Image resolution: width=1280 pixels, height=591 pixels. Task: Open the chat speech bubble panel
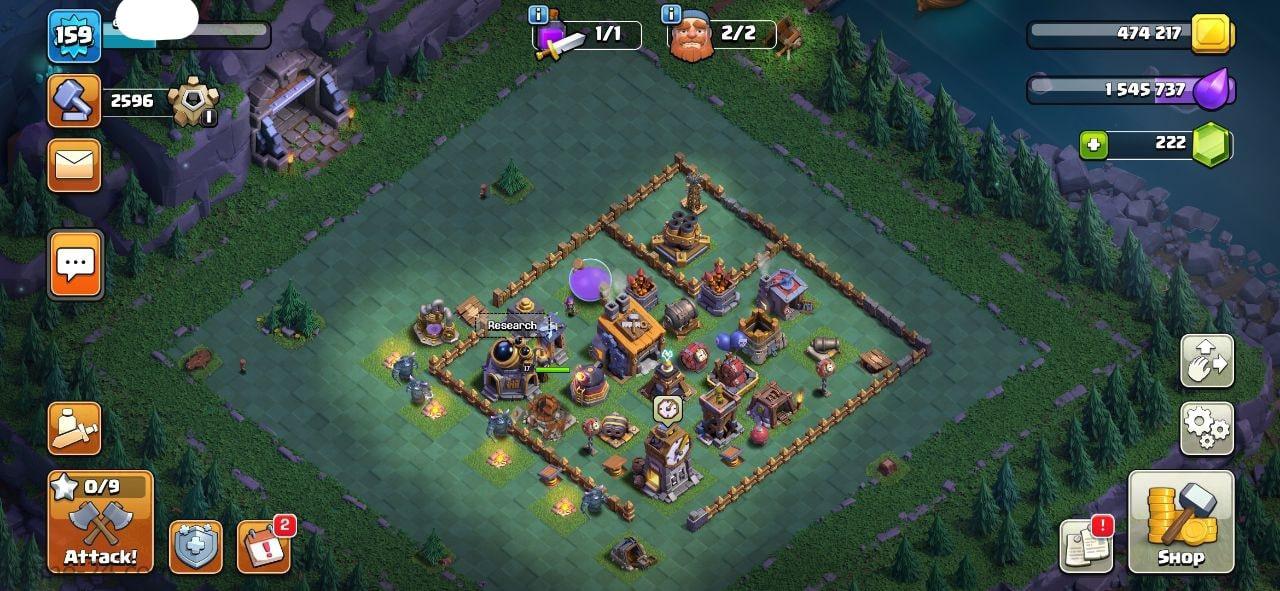[75, 264]
